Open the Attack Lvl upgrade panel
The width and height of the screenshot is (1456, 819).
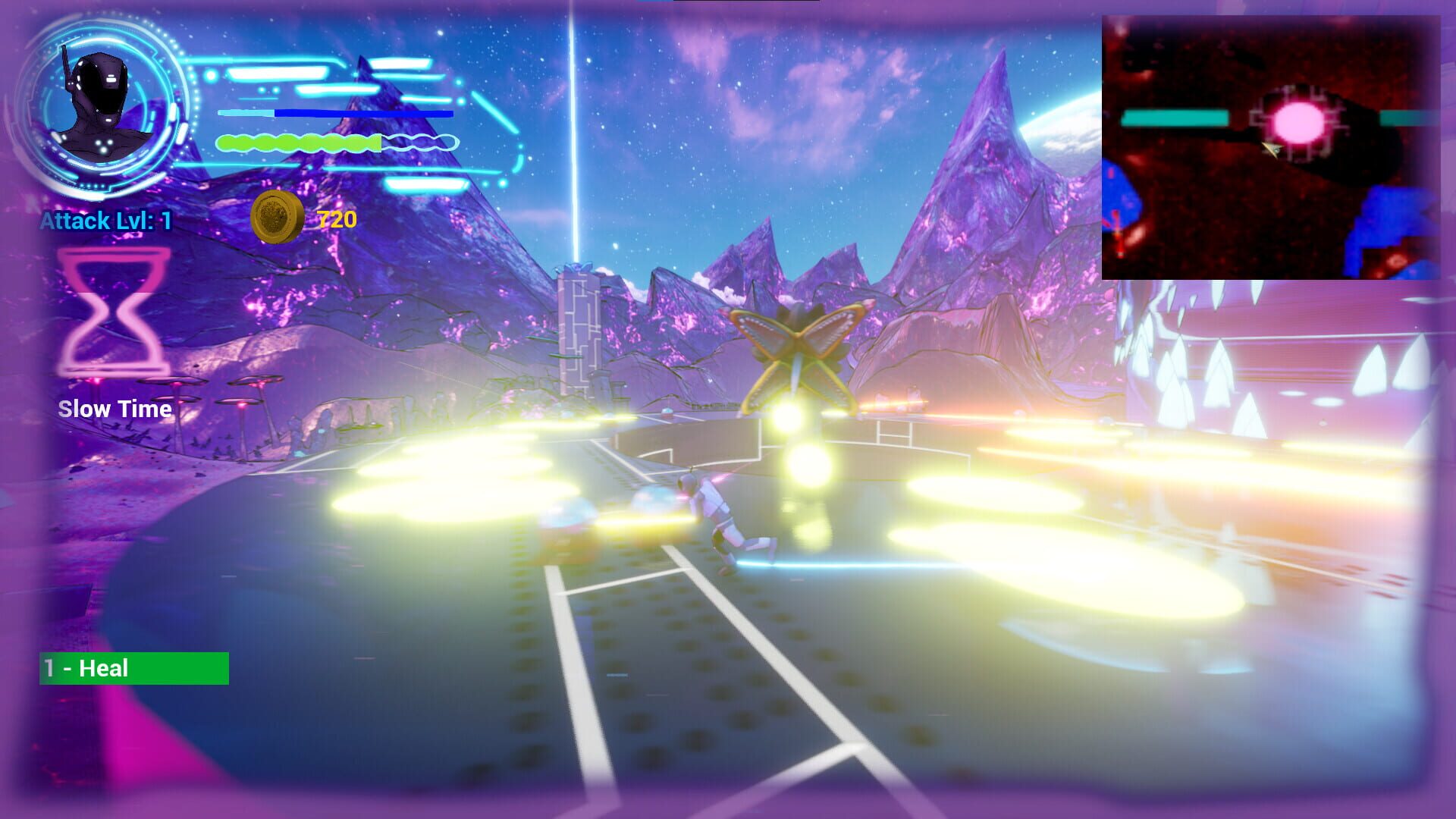click(x=106, y=222)
